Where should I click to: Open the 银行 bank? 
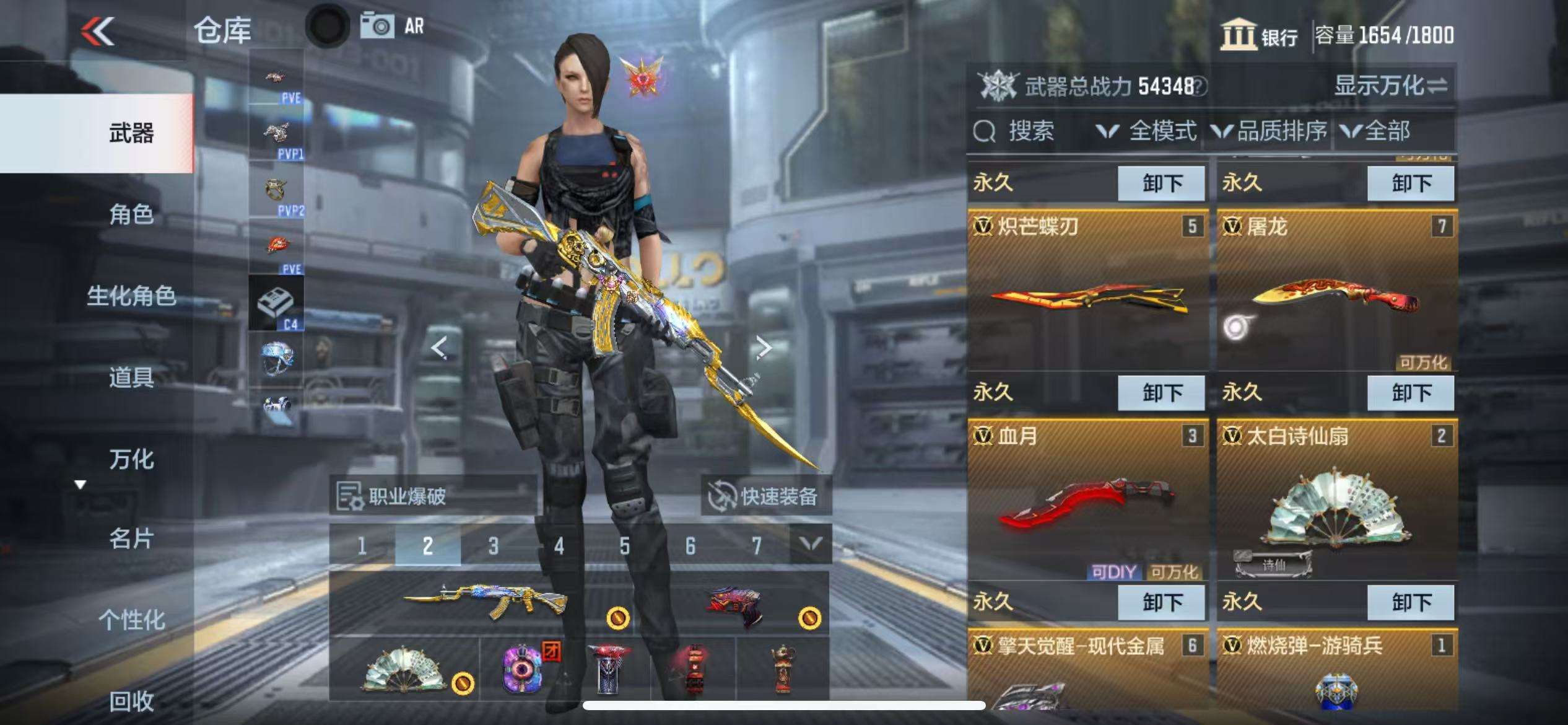[x=1258, y=35]
